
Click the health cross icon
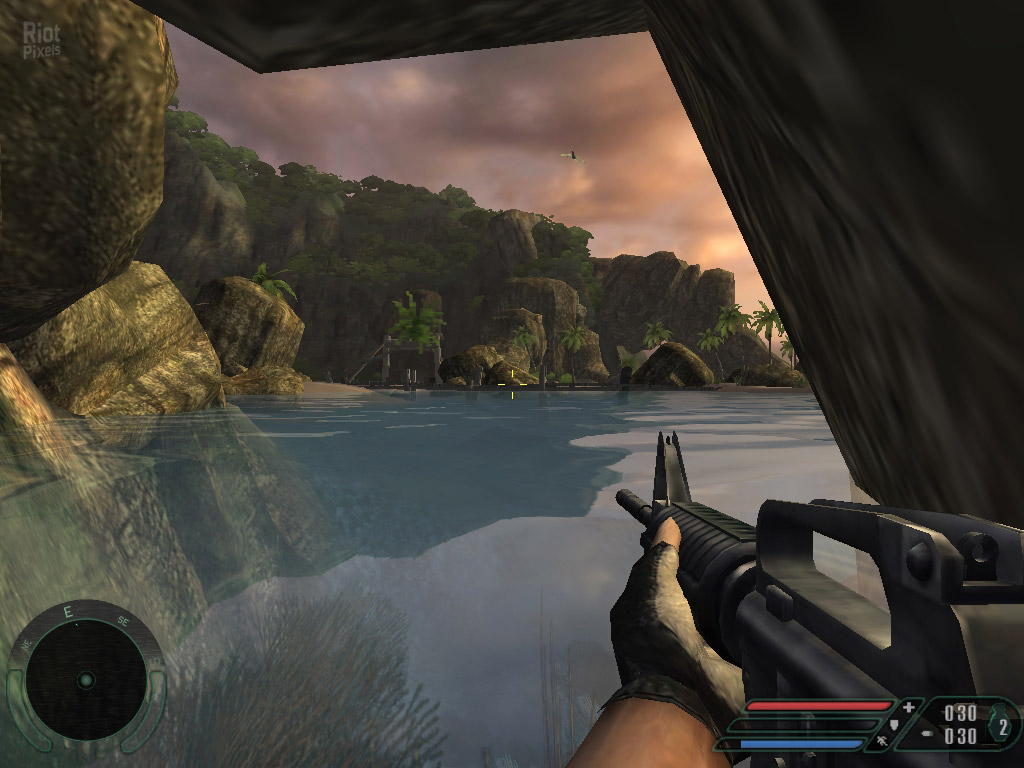point(908,707)
